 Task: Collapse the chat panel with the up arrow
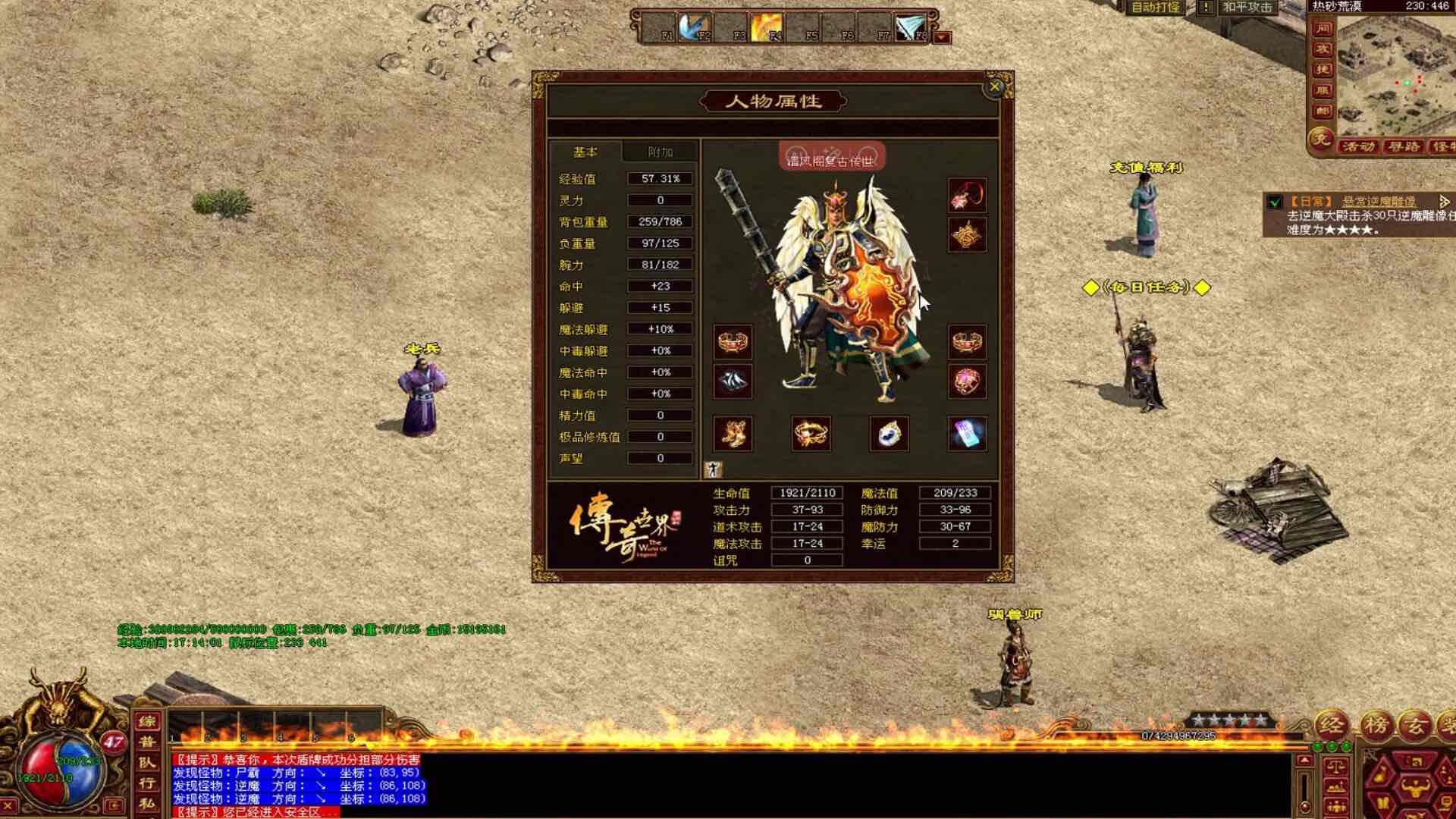pos(1305,761)
